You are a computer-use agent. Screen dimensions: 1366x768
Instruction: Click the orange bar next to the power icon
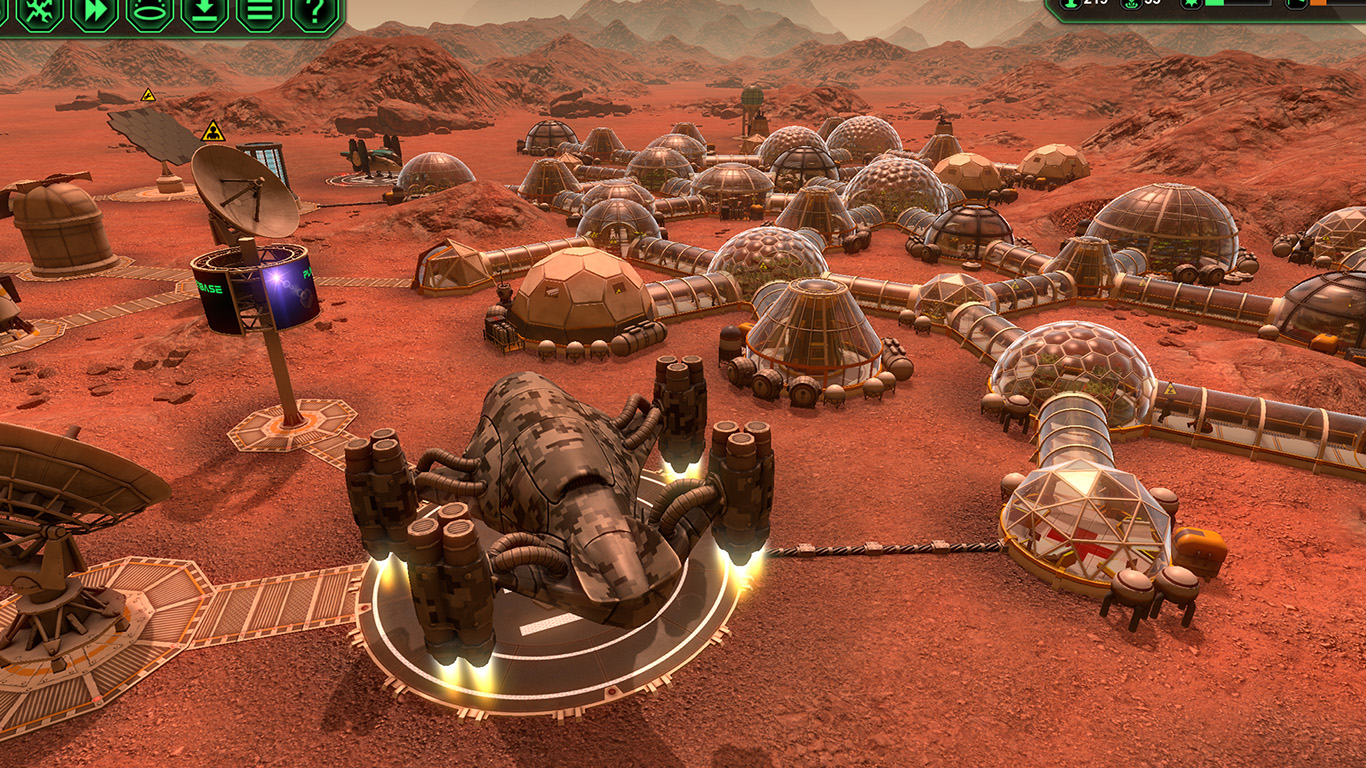(x=1320, y=4)
